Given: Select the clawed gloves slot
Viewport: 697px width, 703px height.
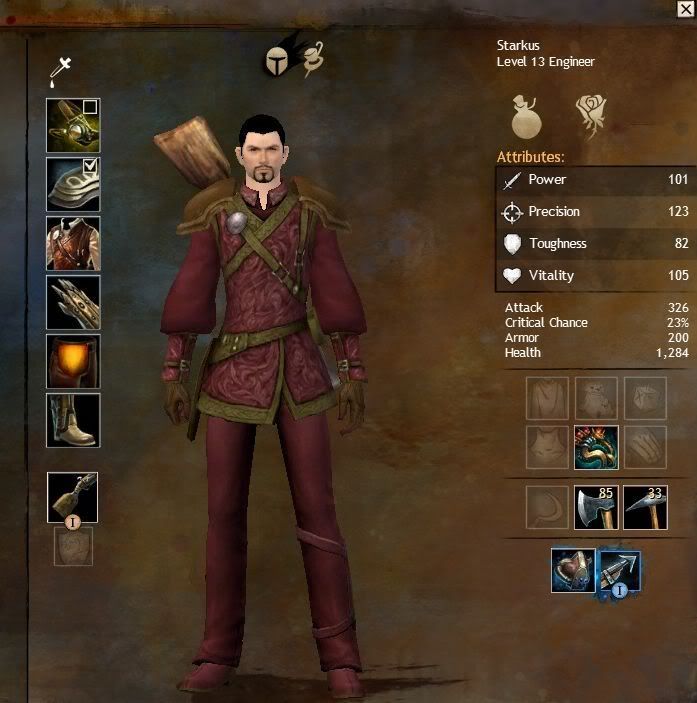Looking at the screenshot, I should [x=72, y=302].
